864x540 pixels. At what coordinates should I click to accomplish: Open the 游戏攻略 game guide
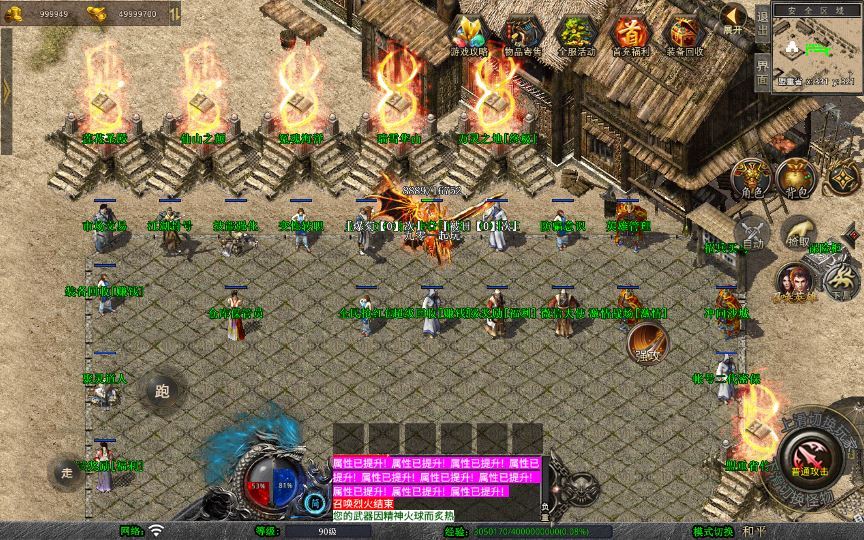(468, 35)
